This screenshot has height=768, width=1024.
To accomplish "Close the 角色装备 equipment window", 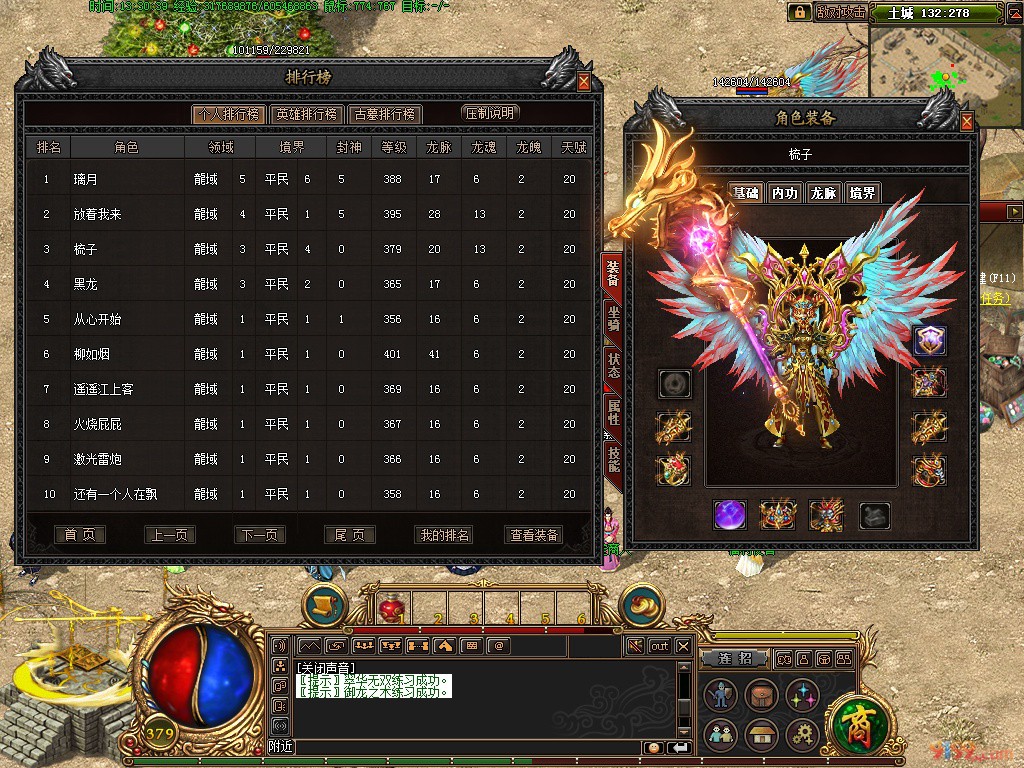I will coord(967,122).
